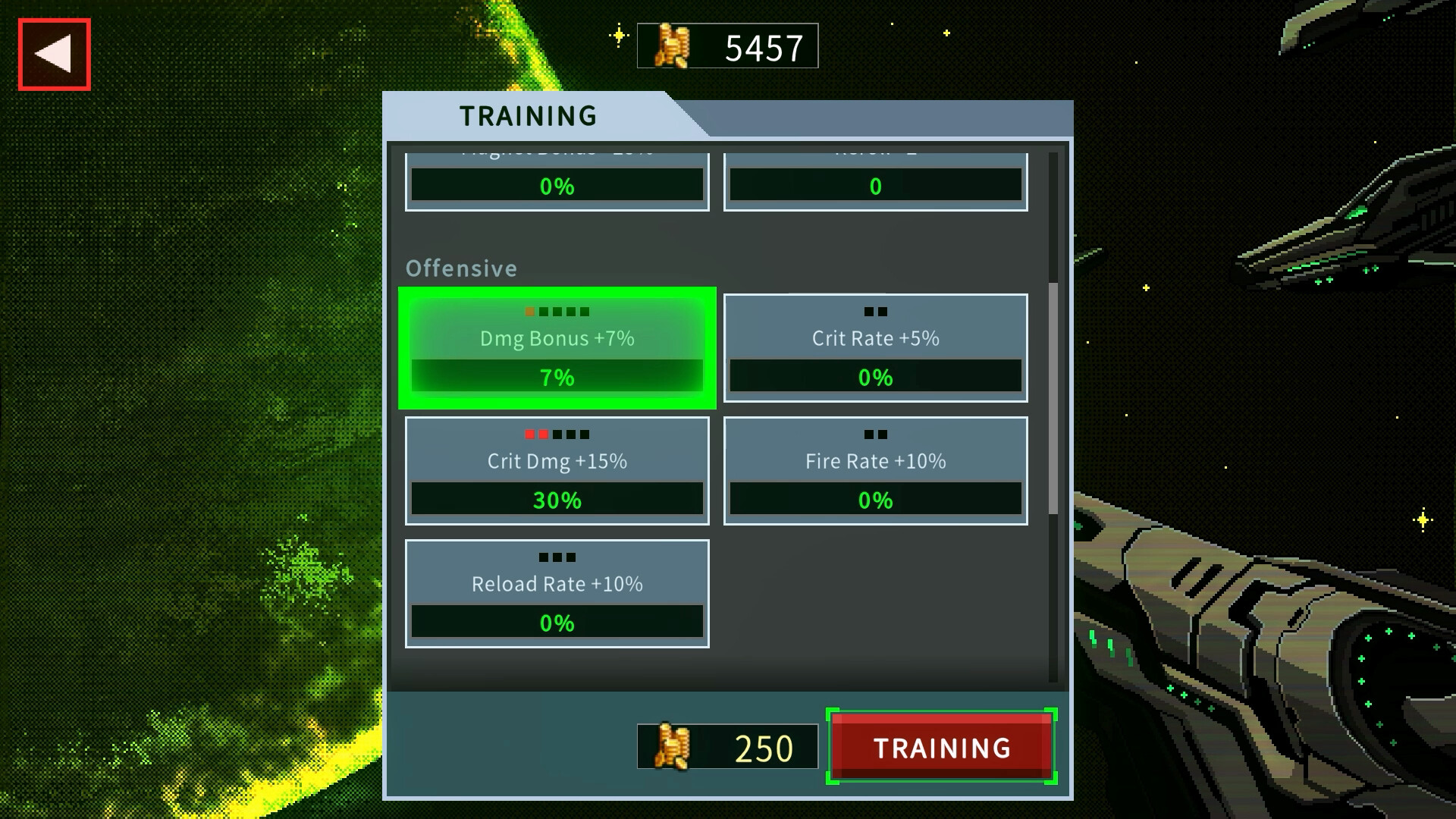1456x819 pixels.
Task: Click the red back arrow icon
Action: pos(53,52)
